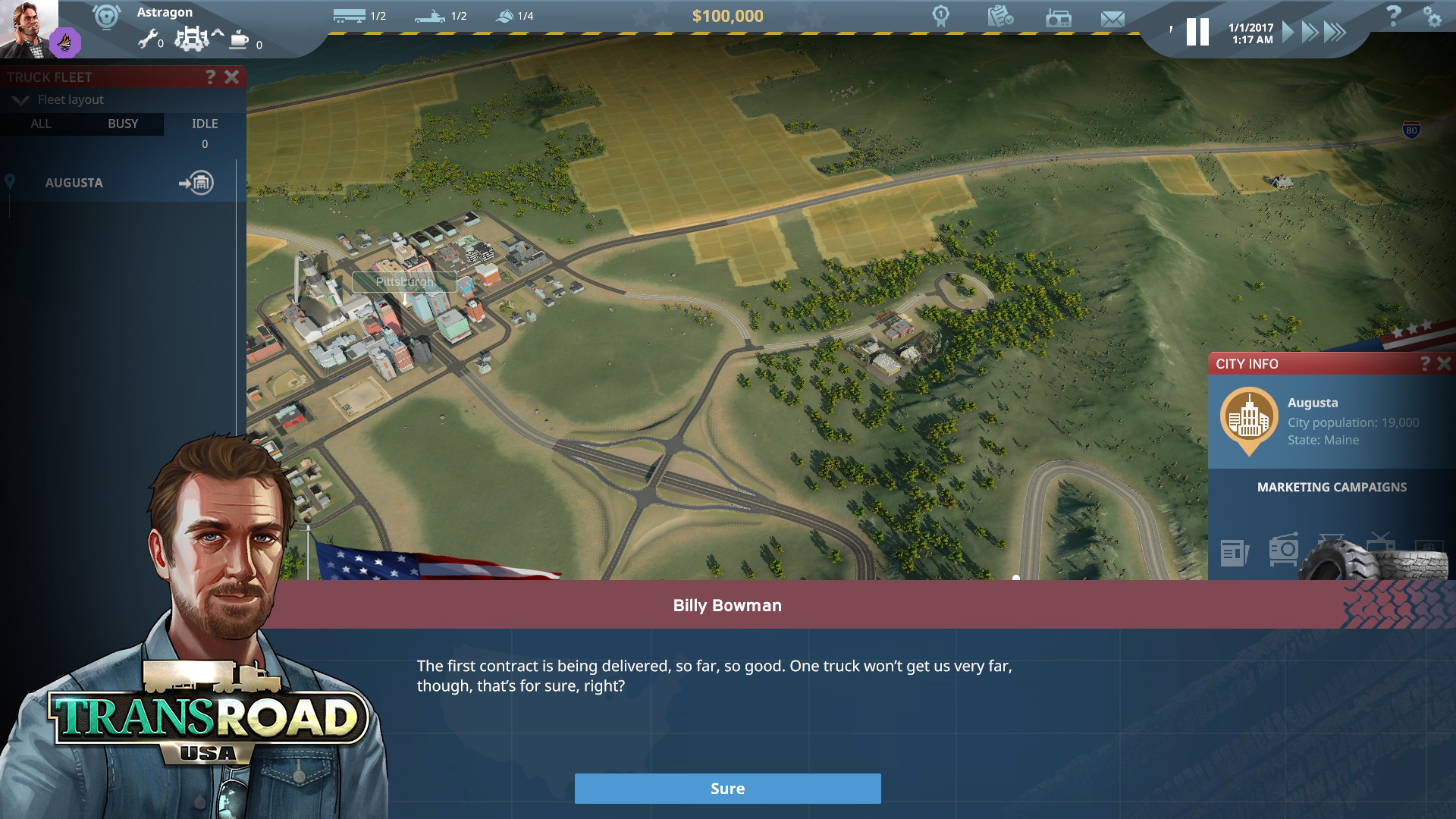
Task: Pause the game time
Action: [1197, 32]
